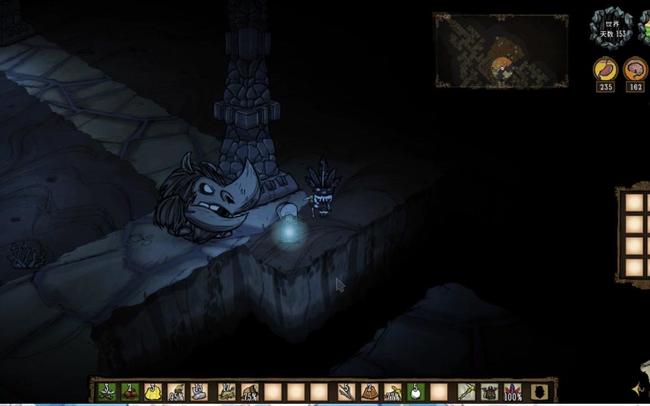Open the backpack slot on the inventory bar
Viewport: 650px width, 406px height.
point(539,392)
